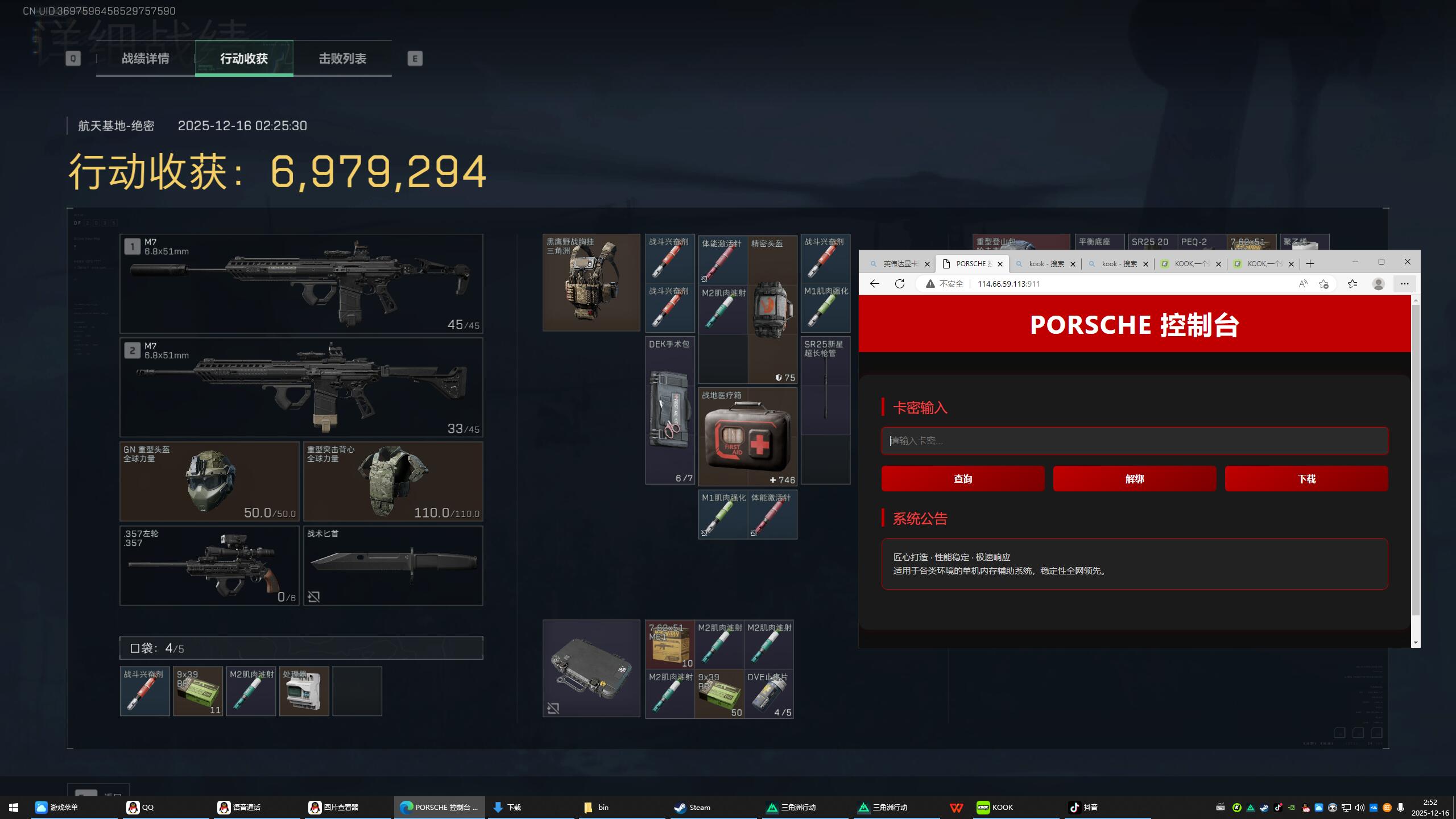
Task: Select the 重型突击背心 armor slot
Action: tap(393, 481)
